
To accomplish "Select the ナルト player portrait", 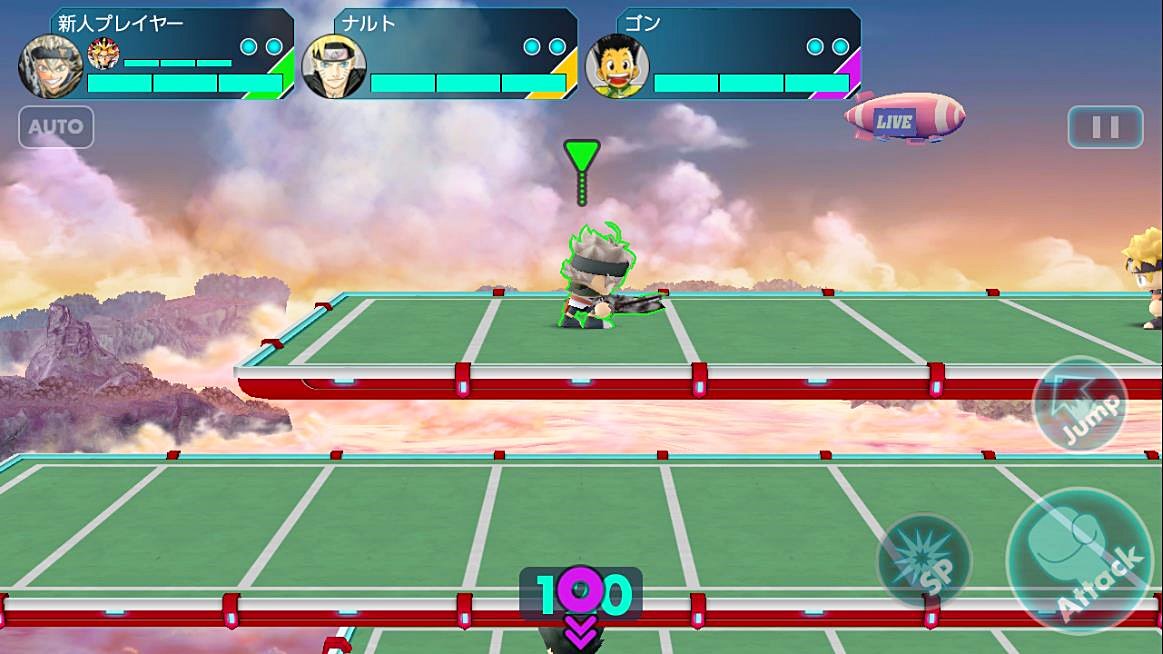I will (334, 66).
